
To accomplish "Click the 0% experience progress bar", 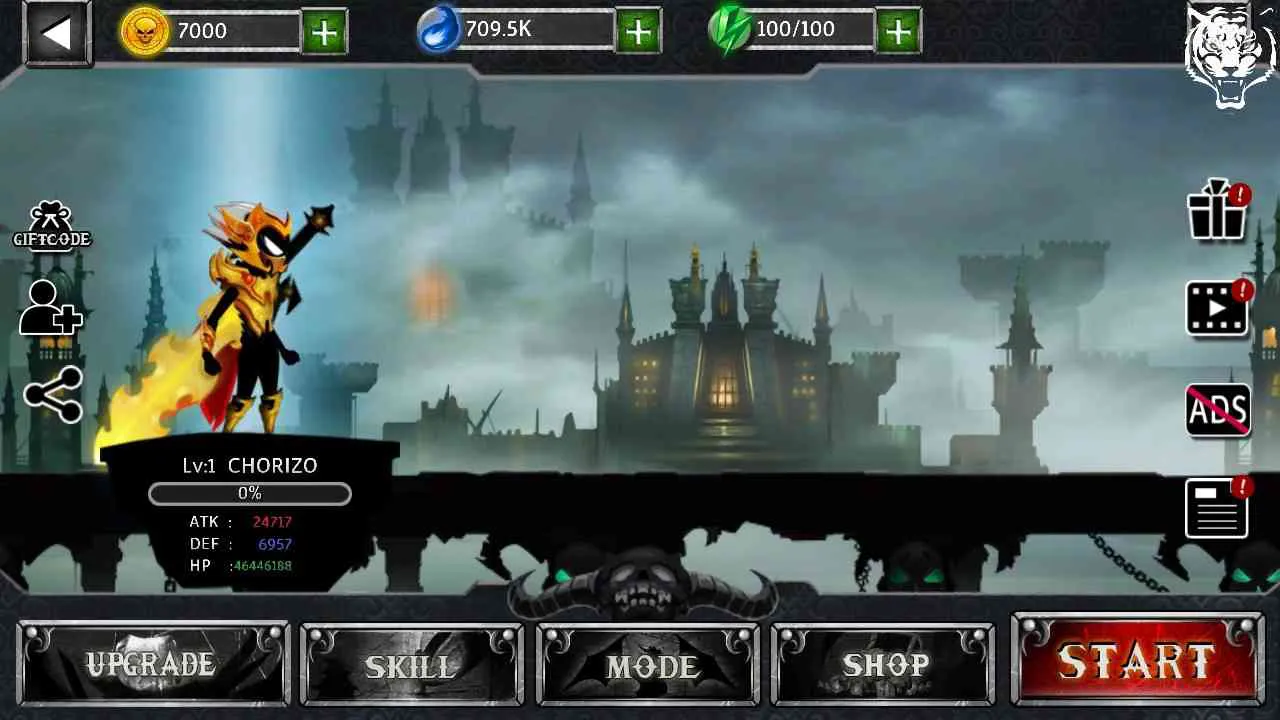I will coord(249,493).
